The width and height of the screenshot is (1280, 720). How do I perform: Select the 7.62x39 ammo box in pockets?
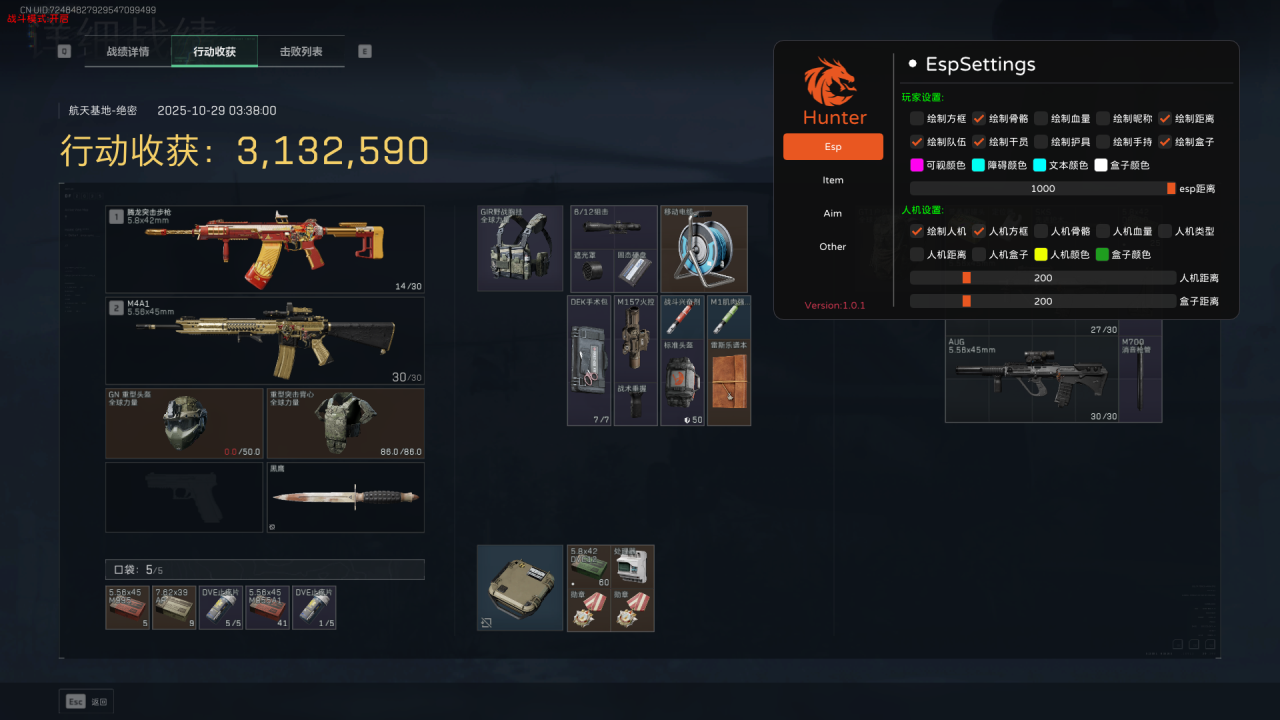174,608
